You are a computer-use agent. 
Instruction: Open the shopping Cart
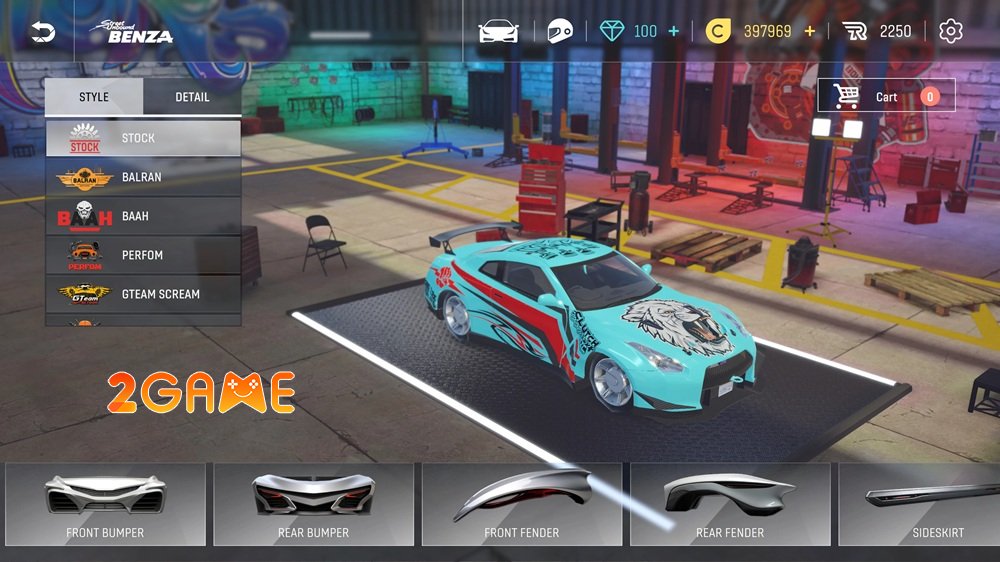(885, 96)
